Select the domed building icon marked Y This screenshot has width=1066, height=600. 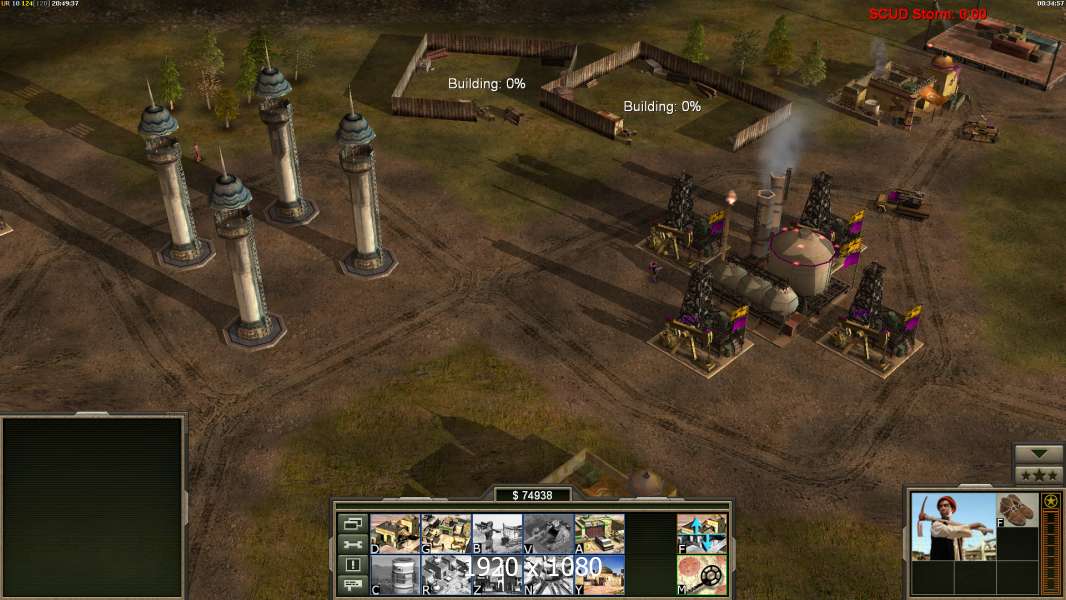tap(599, 575)
